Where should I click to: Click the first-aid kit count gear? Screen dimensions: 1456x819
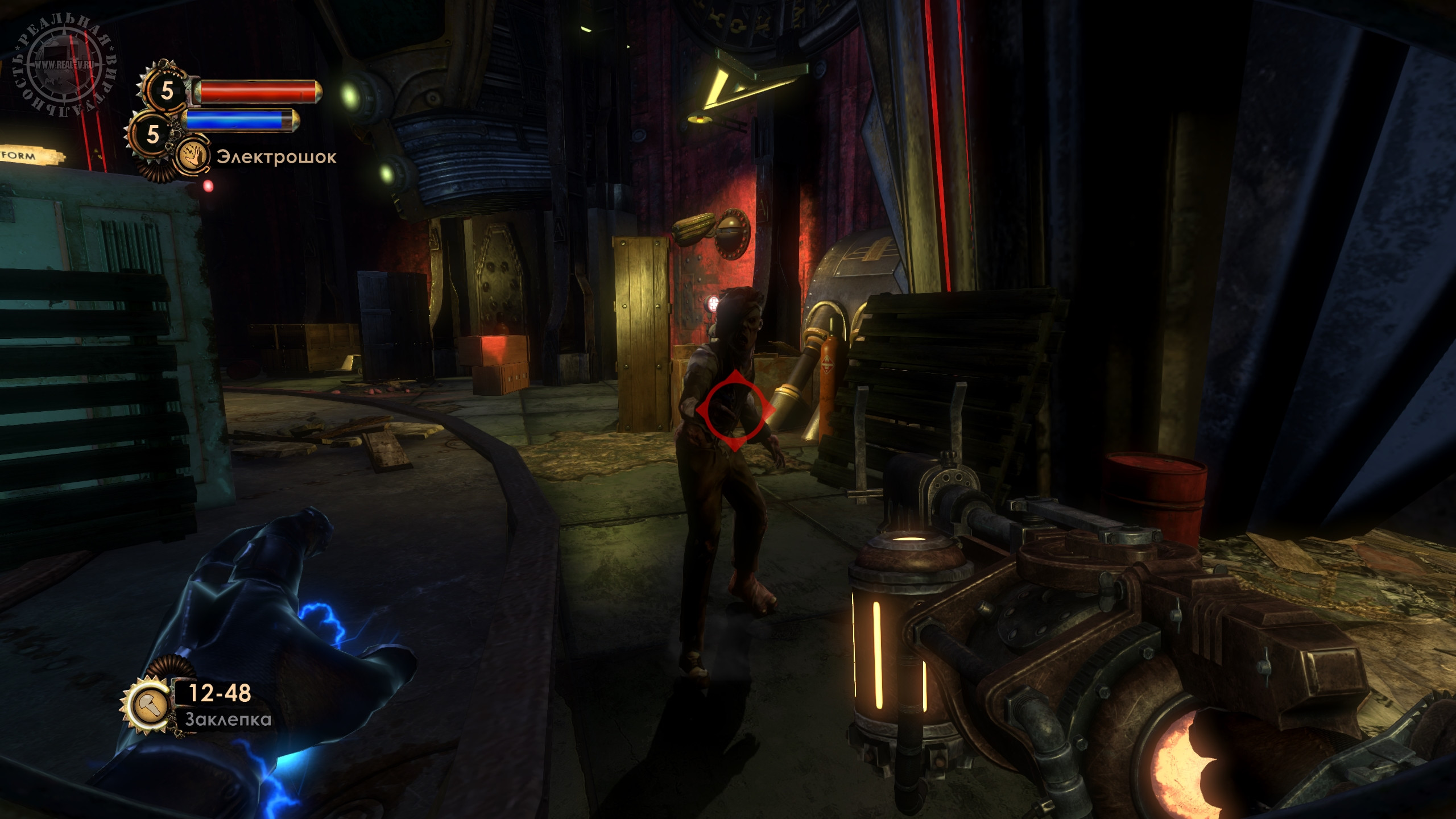166,91
